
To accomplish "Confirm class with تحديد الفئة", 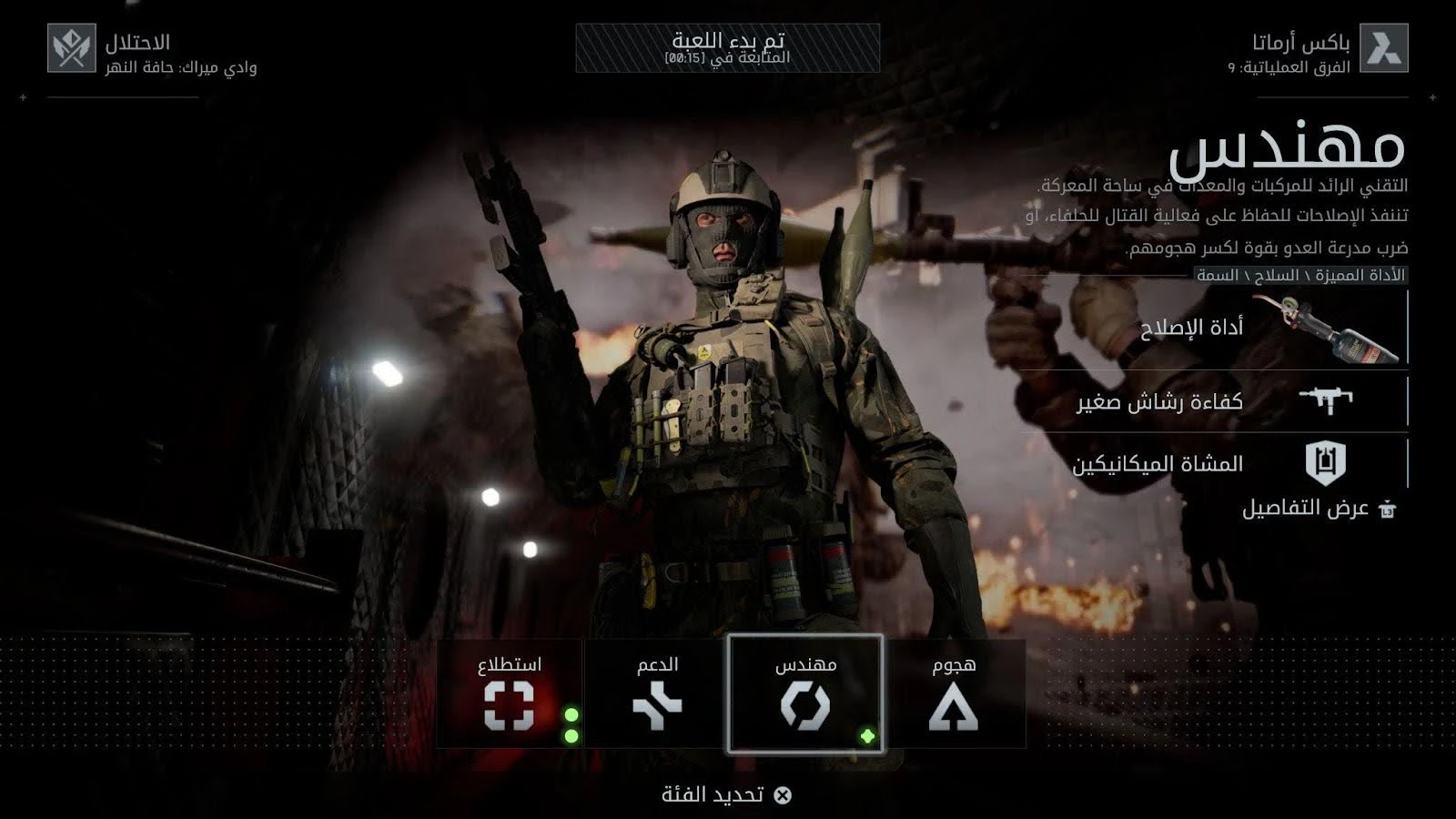I will point(727,794).
